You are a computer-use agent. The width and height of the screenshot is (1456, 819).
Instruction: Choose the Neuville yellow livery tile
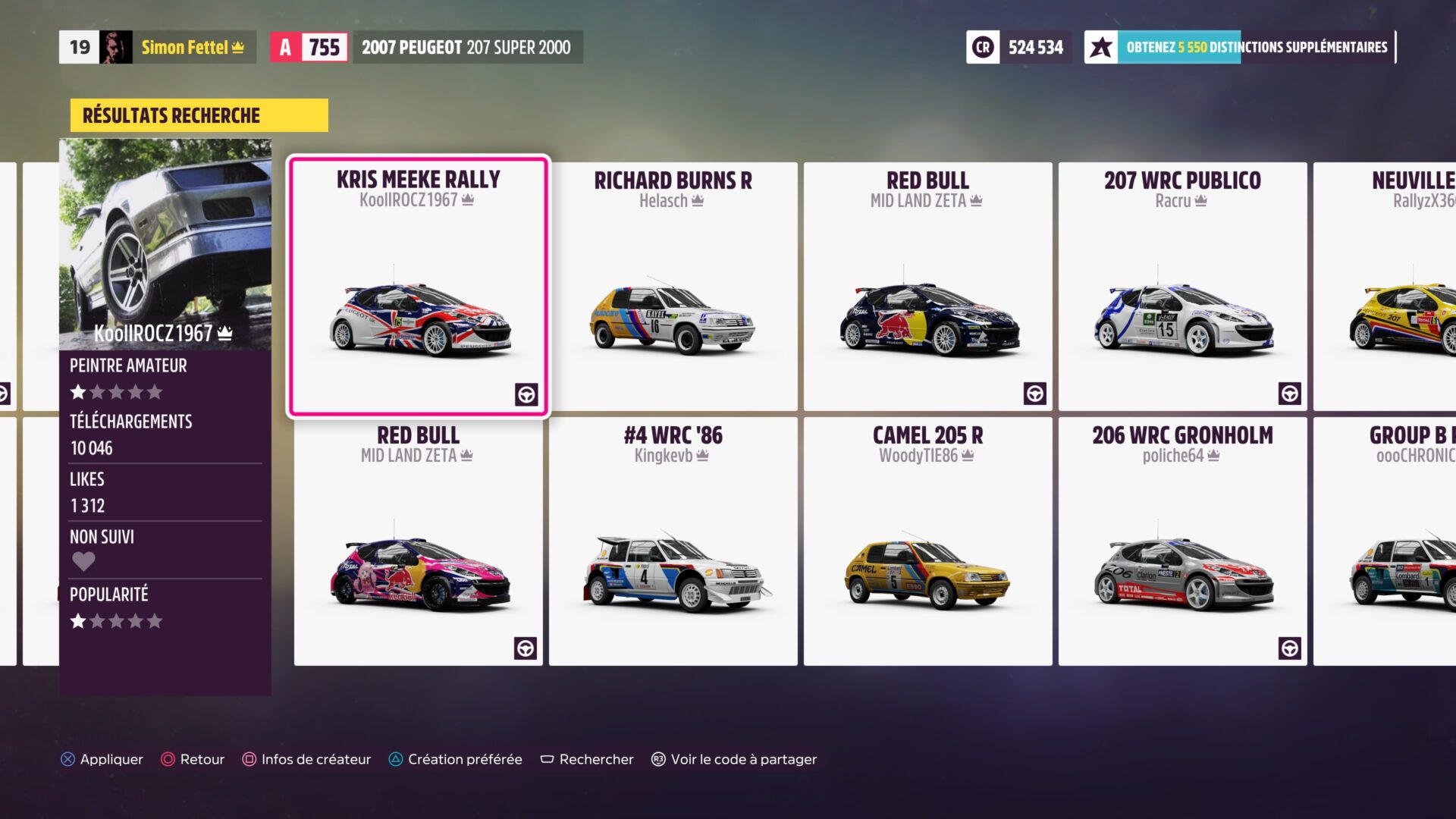point(1388,287)
